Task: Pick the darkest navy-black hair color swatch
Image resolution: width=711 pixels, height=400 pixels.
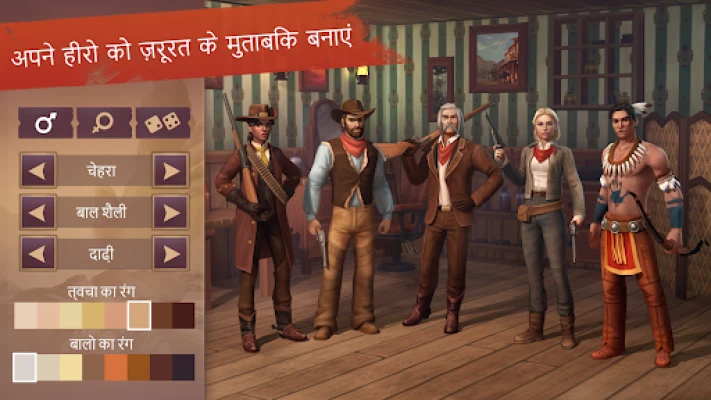Action: [183, 367]
